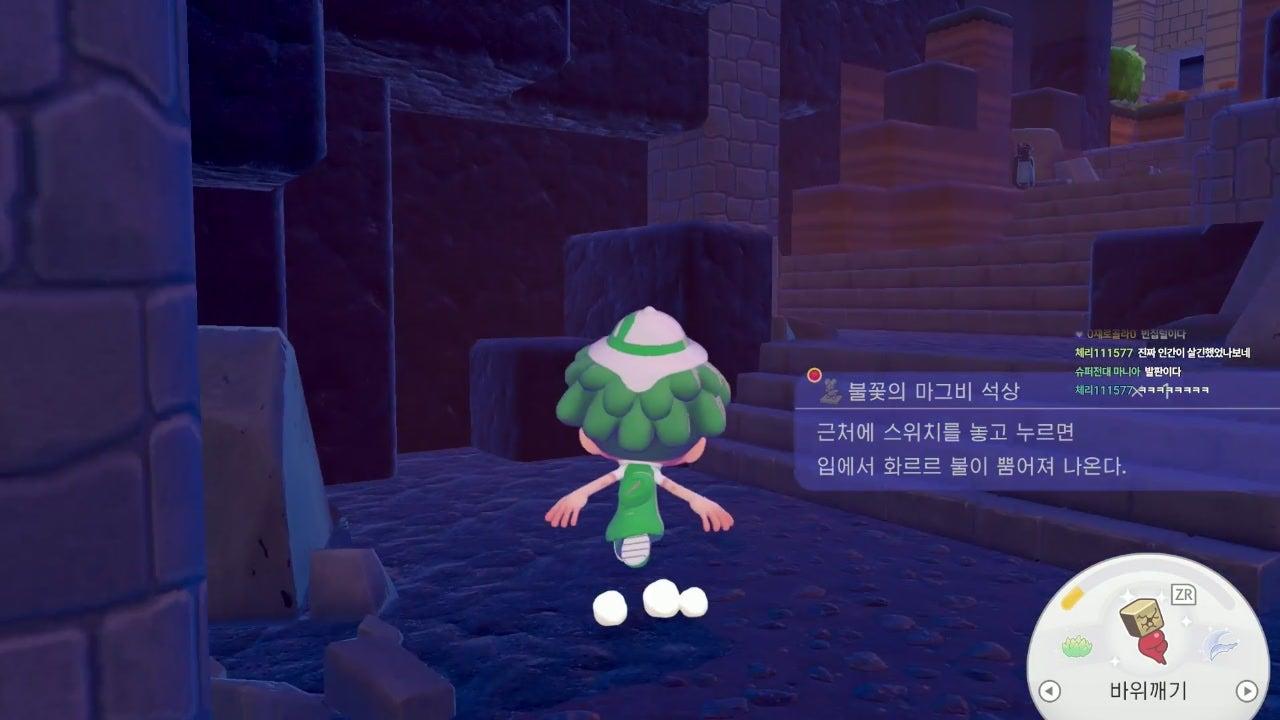Switch to the next ability with right arrow
Screen dimensions: 1280x720
coord(1246,690)
